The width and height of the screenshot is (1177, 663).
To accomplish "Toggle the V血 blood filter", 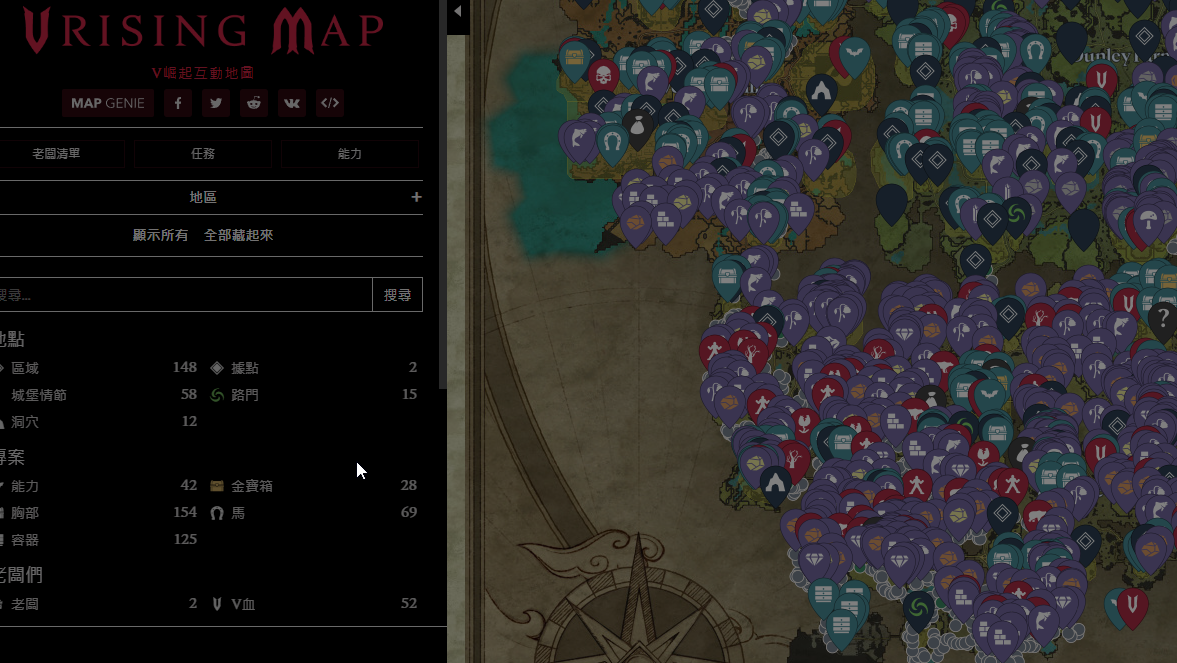I will click(x=243, y=604).
